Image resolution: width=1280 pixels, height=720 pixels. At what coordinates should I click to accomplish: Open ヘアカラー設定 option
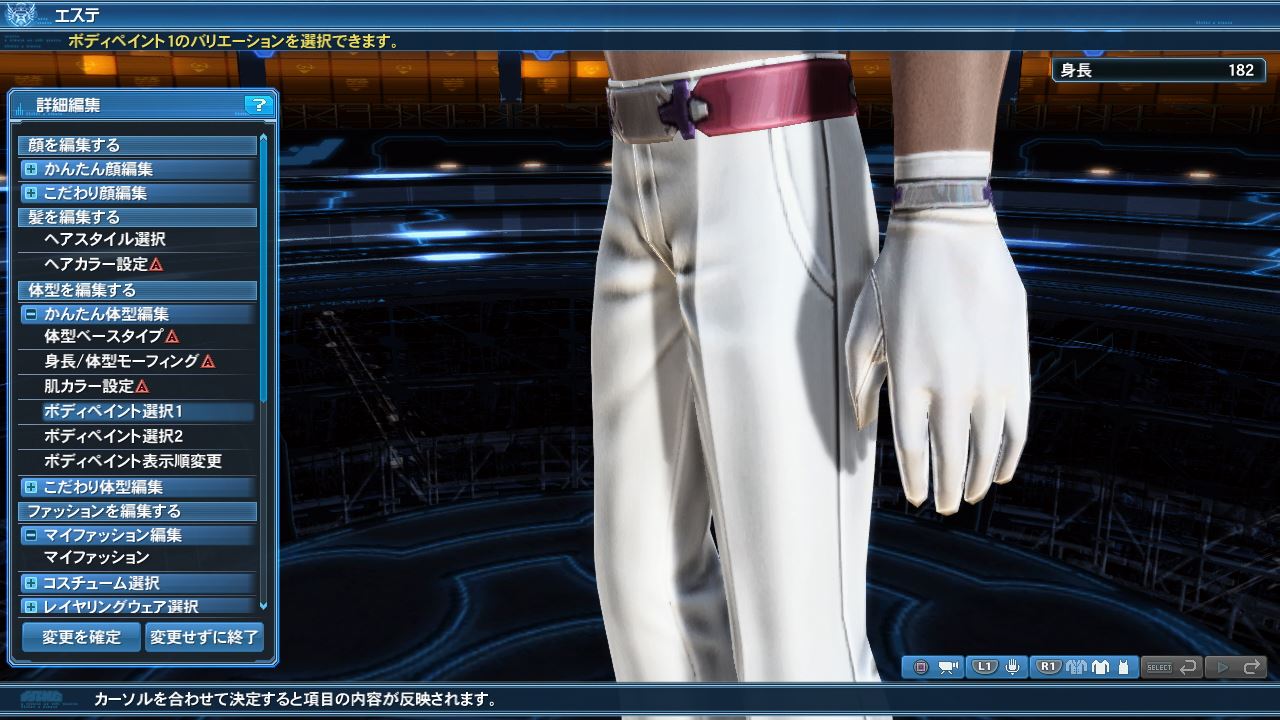click(96, 264)
